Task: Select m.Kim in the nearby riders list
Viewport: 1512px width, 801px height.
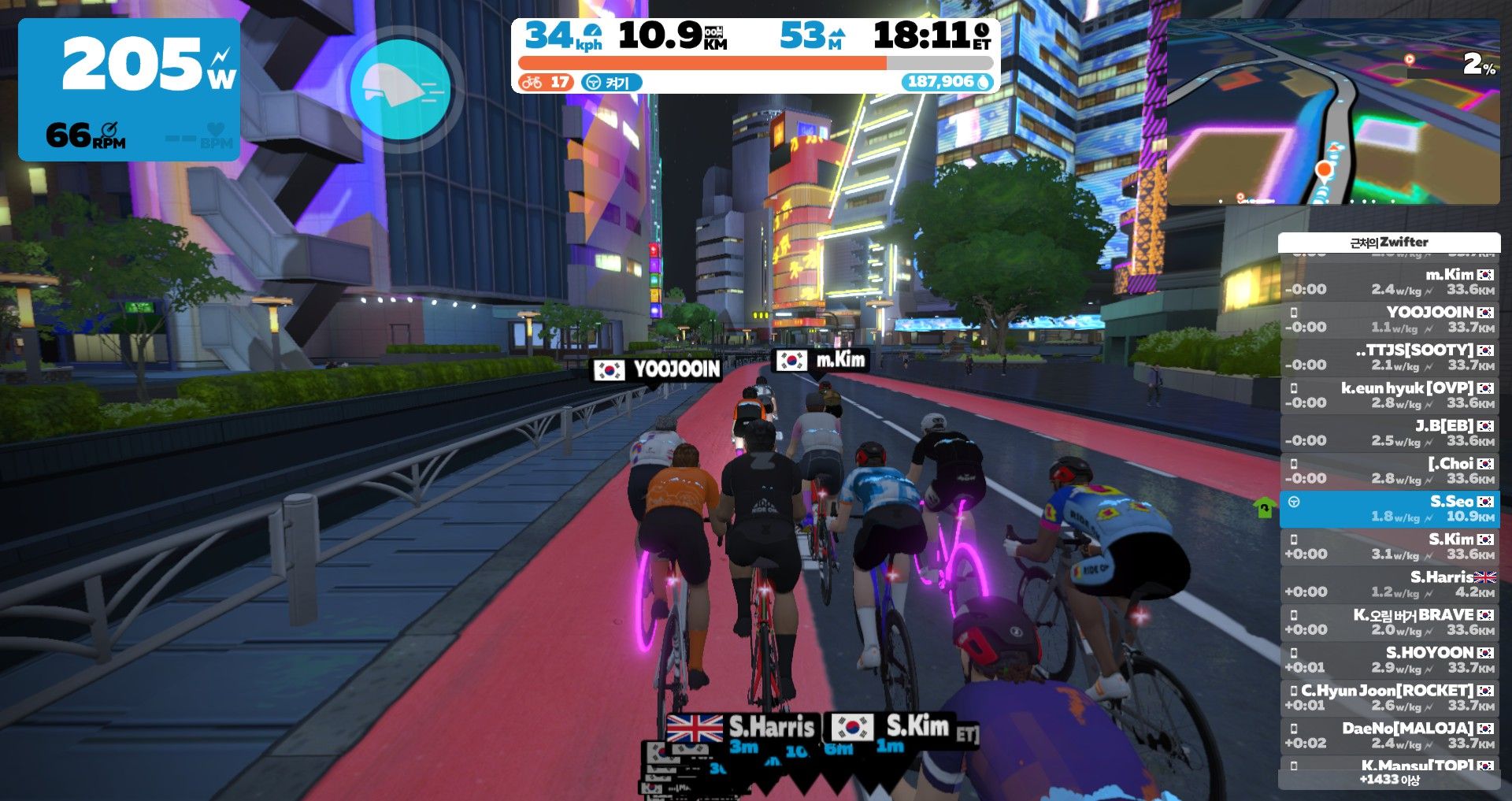Action: [1389, 282]
